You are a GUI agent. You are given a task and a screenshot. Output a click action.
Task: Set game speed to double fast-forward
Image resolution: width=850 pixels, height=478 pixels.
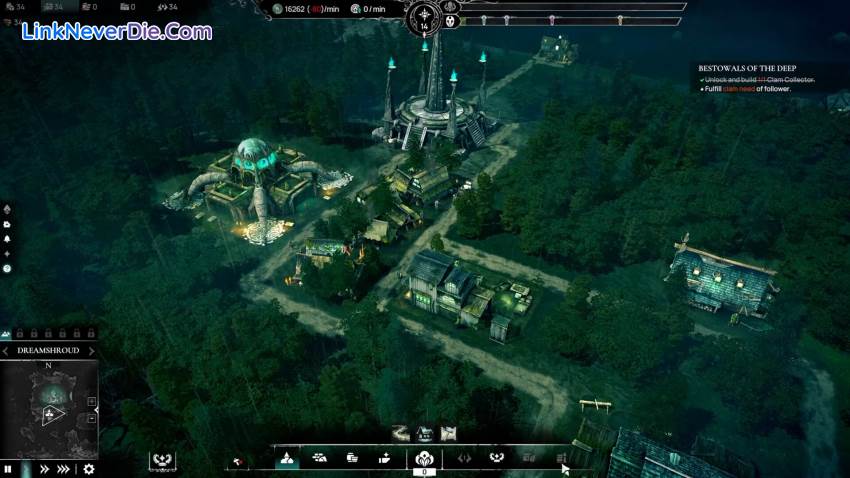(x=45, y=468)
